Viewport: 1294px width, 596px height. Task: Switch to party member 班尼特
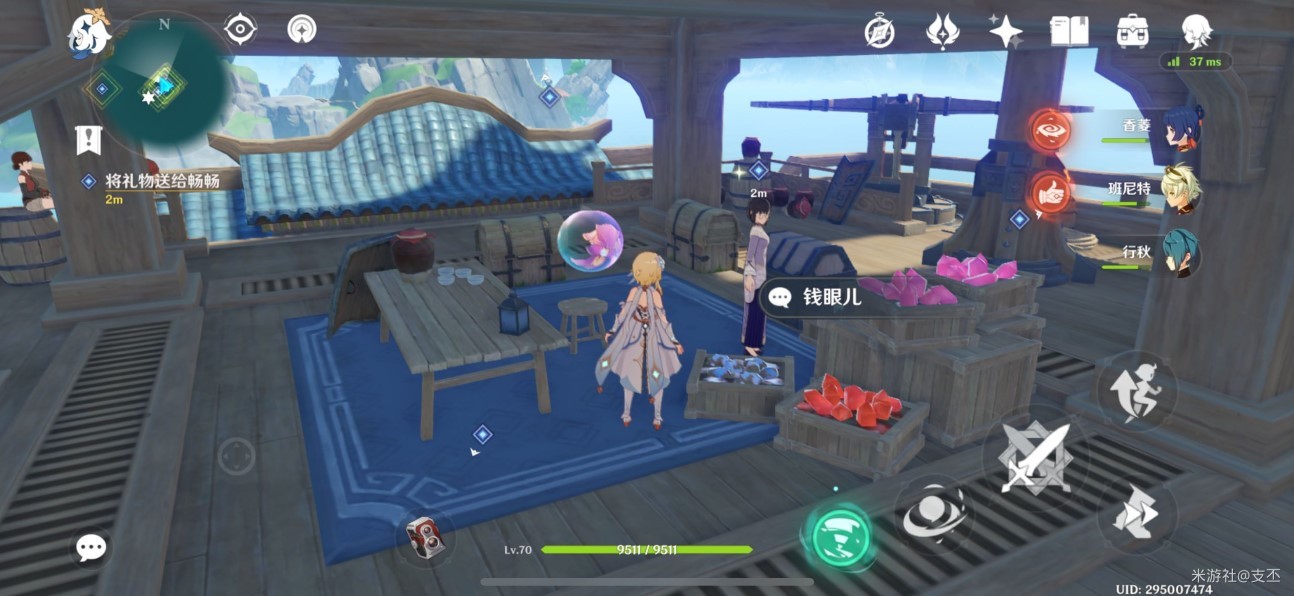point(1182,189)
